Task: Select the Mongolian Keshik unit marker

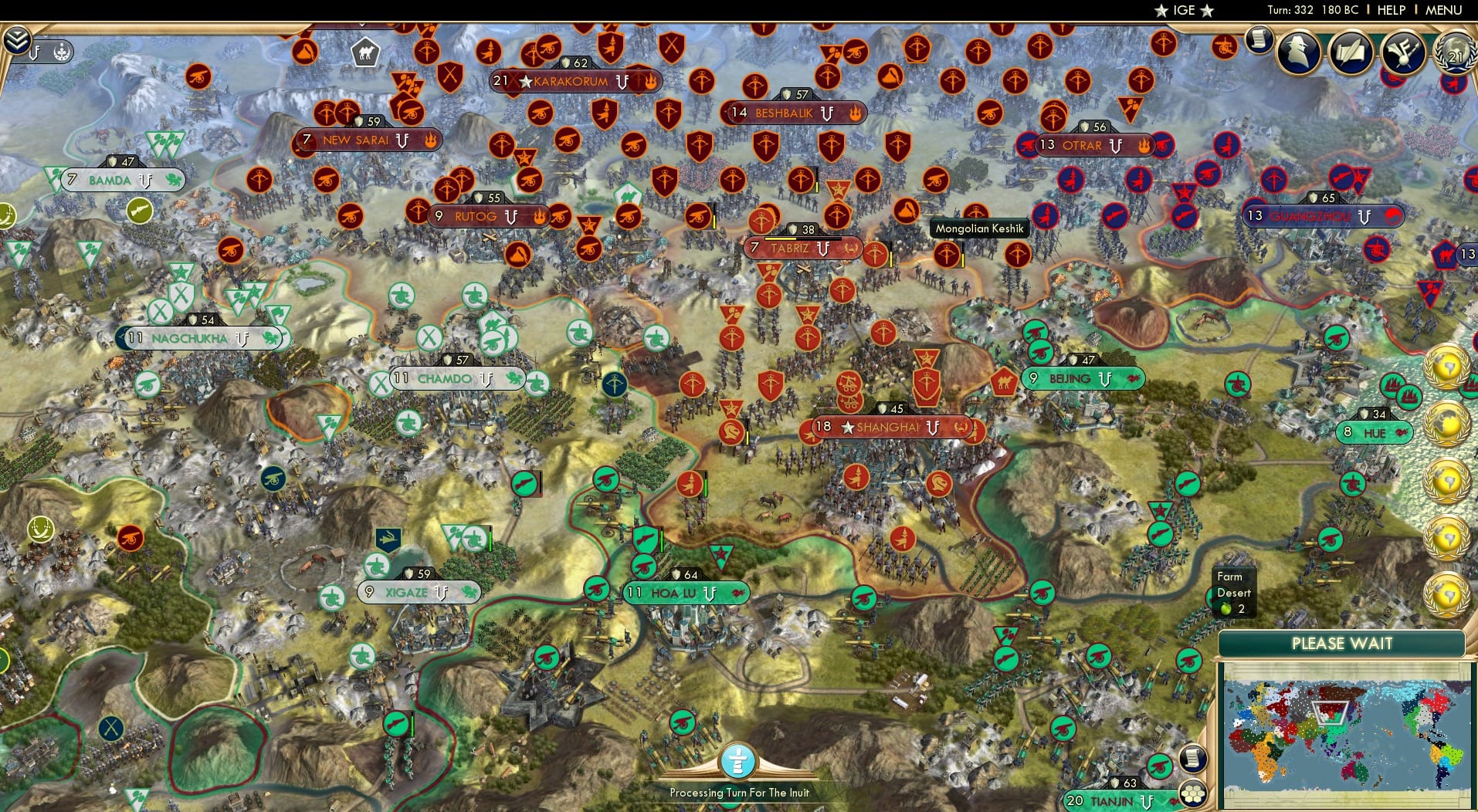Action: click(x=979, y=228)
